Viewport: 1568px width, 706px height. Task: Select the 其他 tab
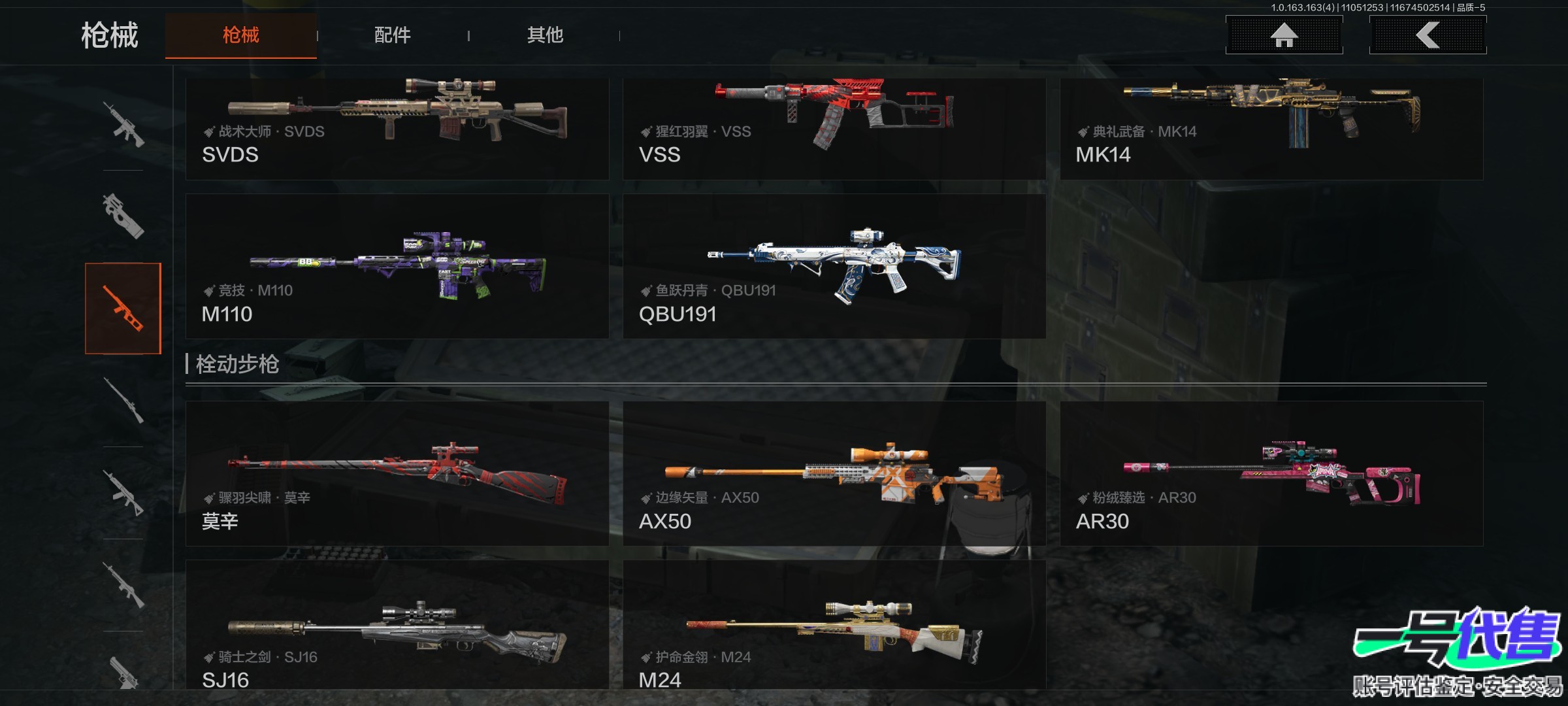click(x=545, y=35)
